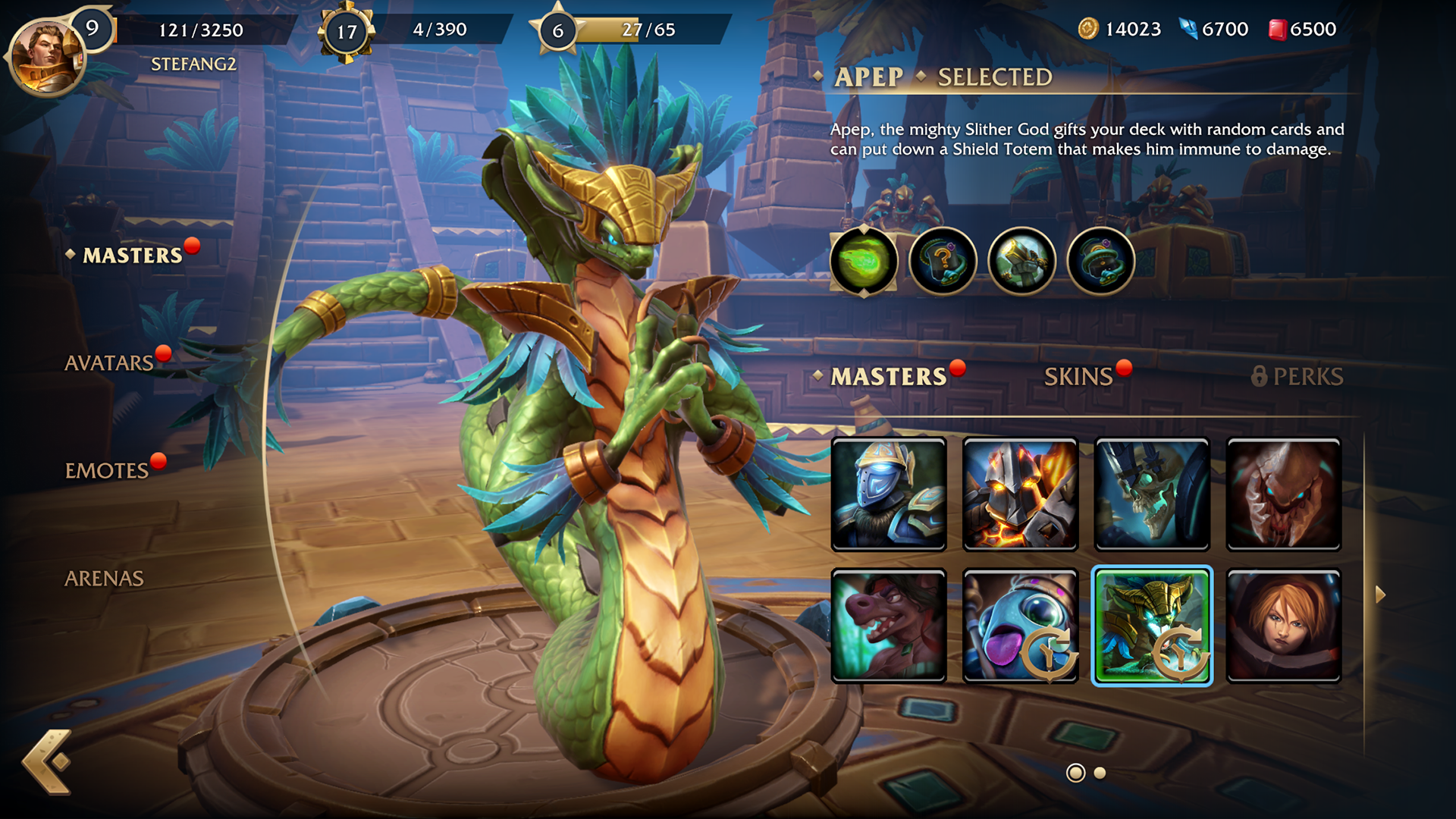View the Shield Totem ability icon
This screenshot has height=819, width=1456.
tap(1021, 260)
